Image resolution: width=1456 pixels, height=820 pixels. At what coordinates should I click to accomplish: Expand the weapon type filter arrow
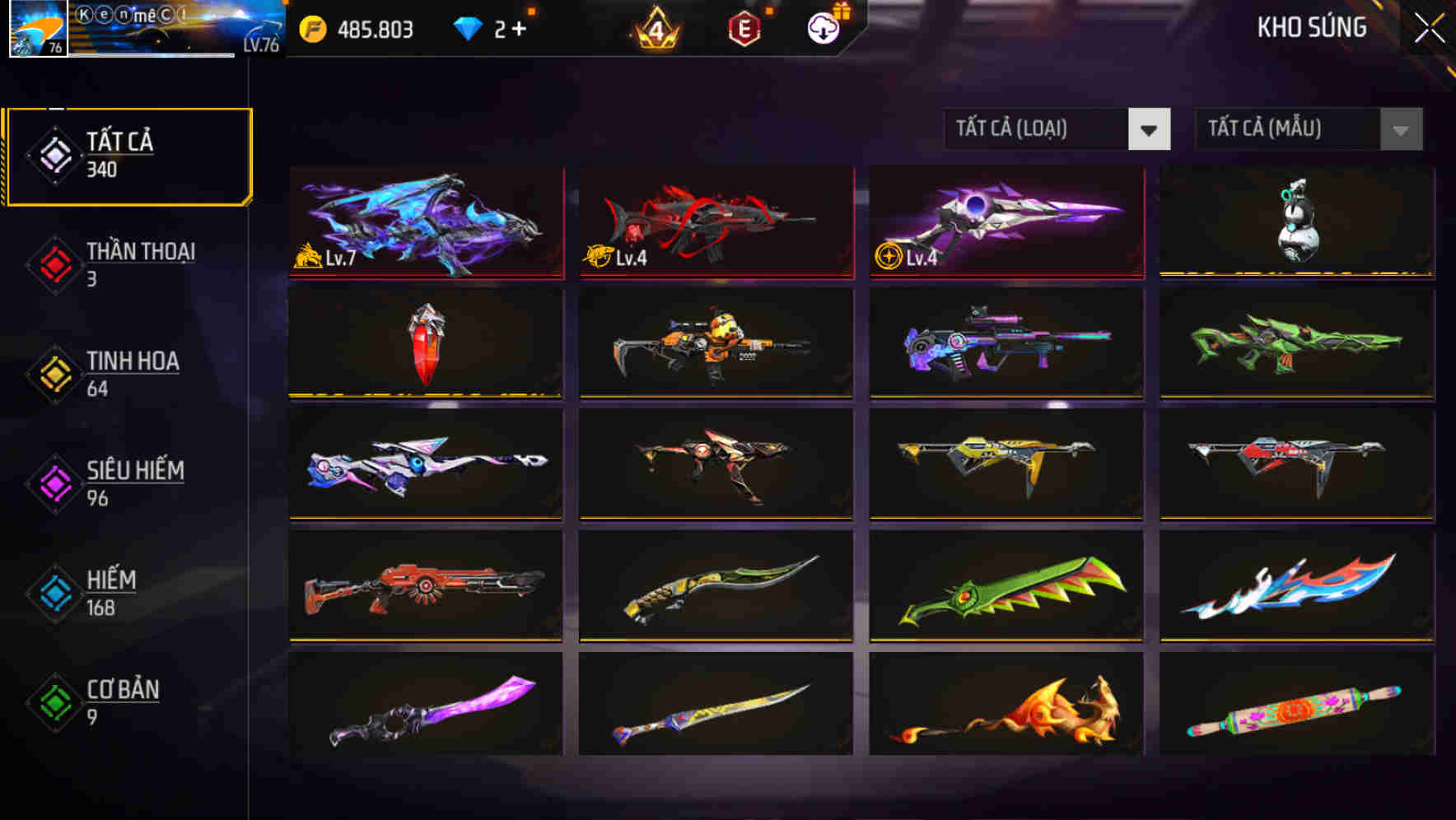click(1150, 130)
